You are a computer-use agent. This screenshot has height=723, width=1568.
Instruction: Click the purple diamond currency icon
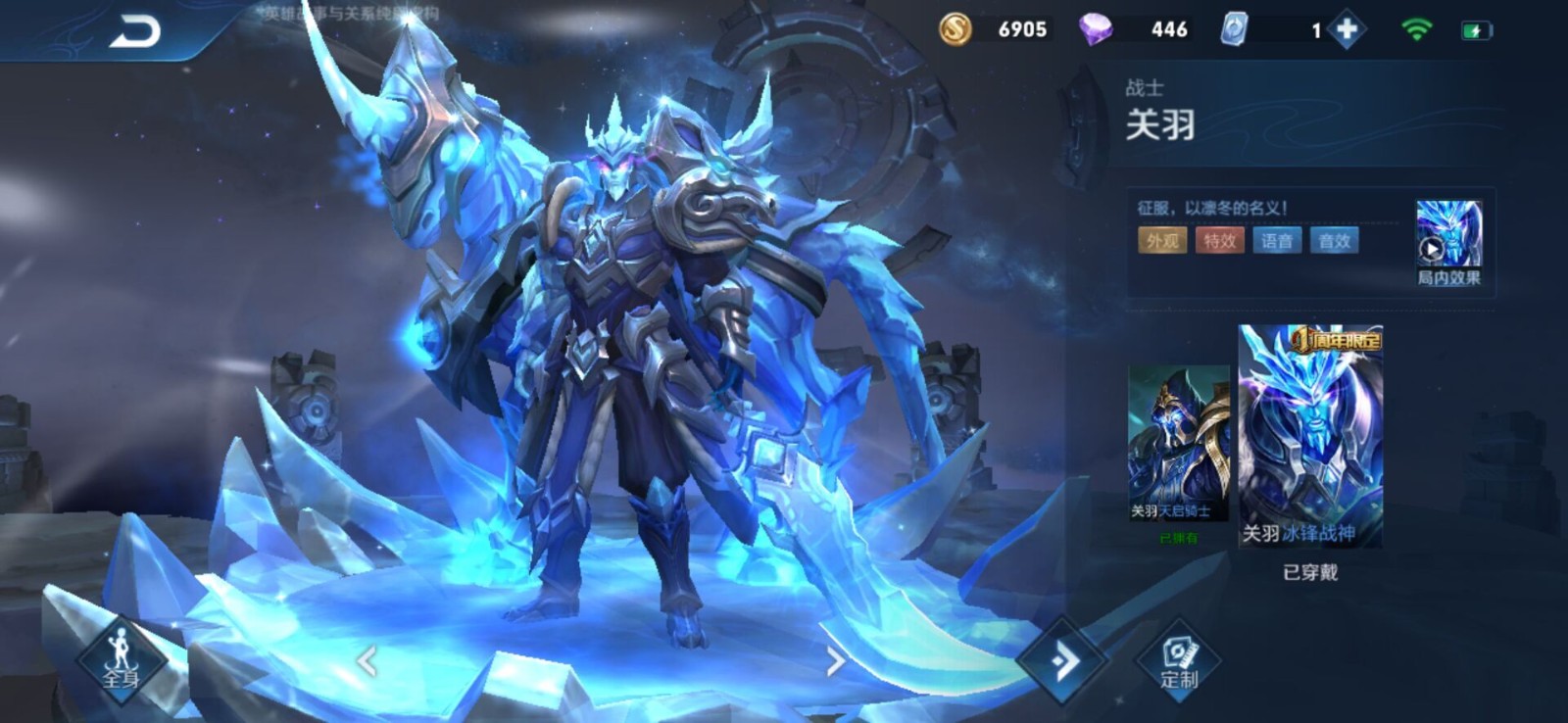(x=1095, y=29)
